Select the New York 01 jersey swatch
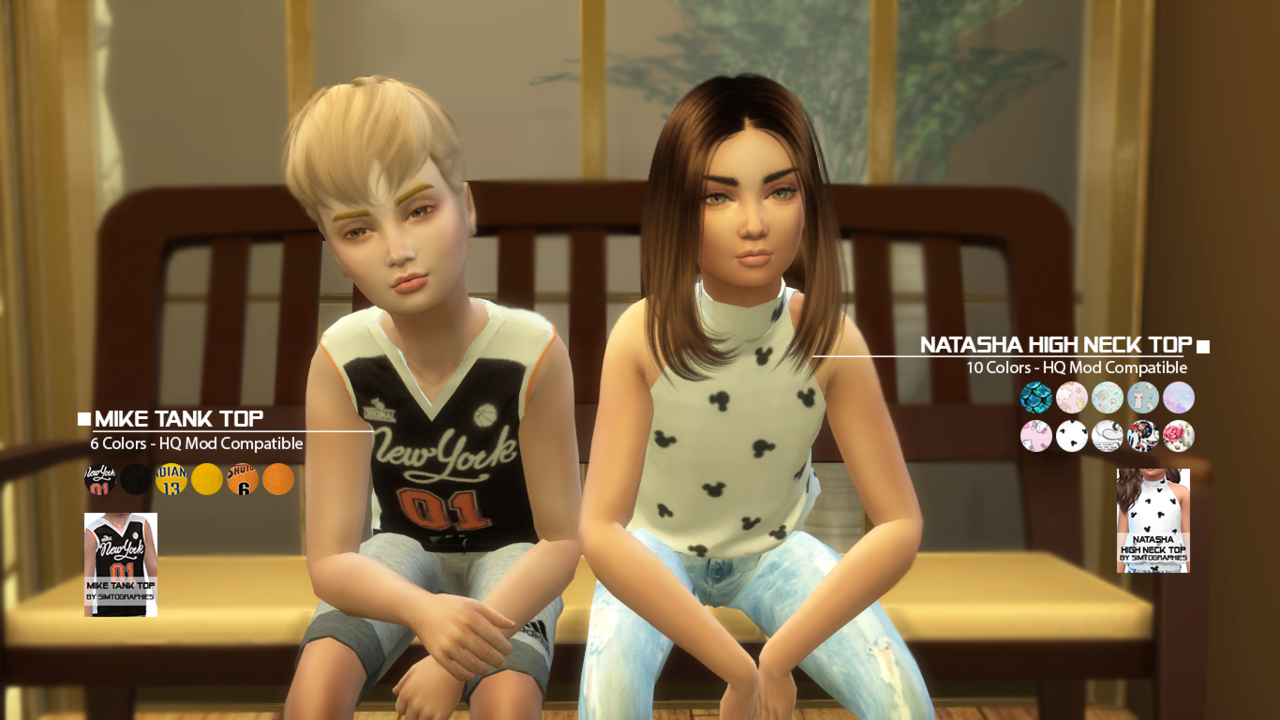Screen dimensions: 1280x720 pos(100,480)
